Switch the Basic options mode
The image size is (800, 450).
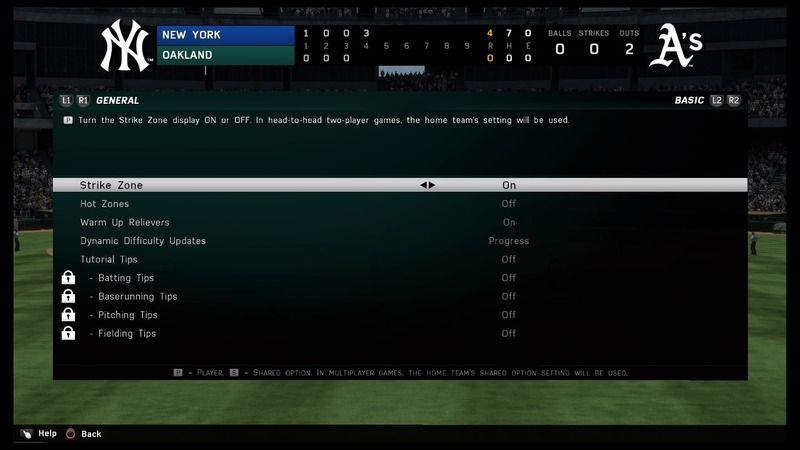pos(689,101)
